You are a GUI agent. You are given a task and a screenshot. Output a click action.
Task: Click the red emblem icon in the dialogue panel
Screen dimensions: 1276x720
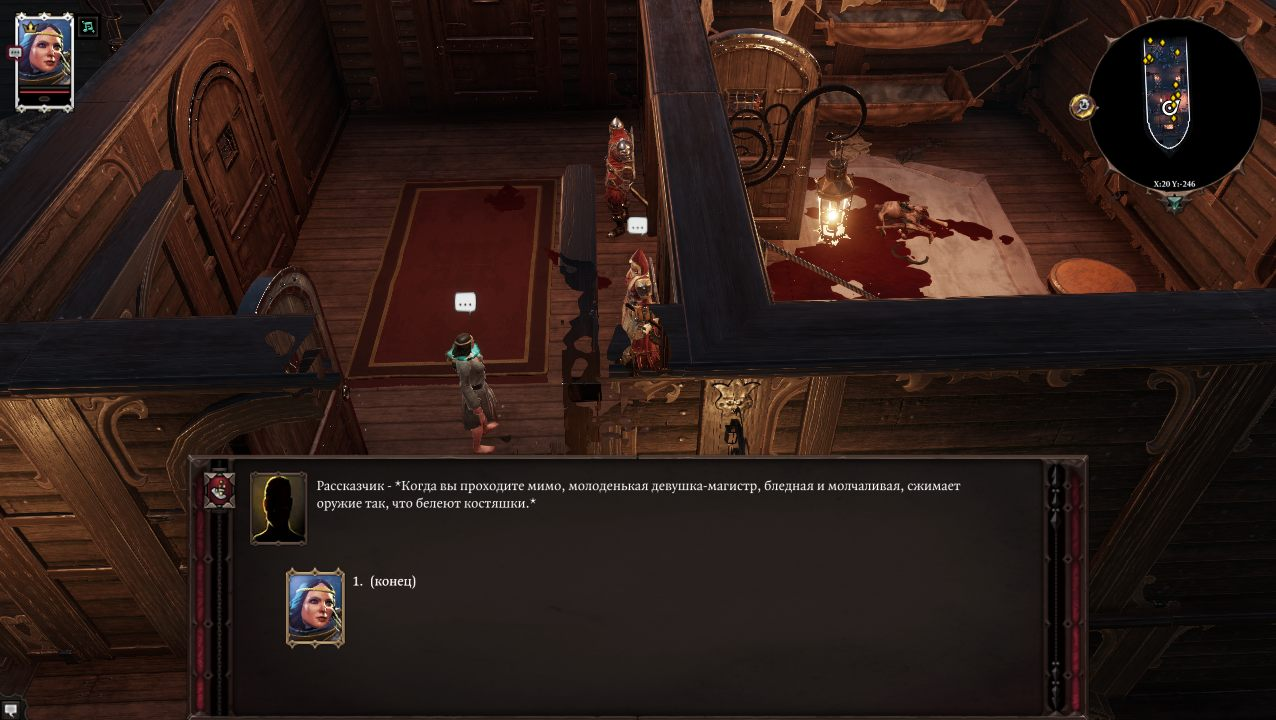tap(219, 491)
